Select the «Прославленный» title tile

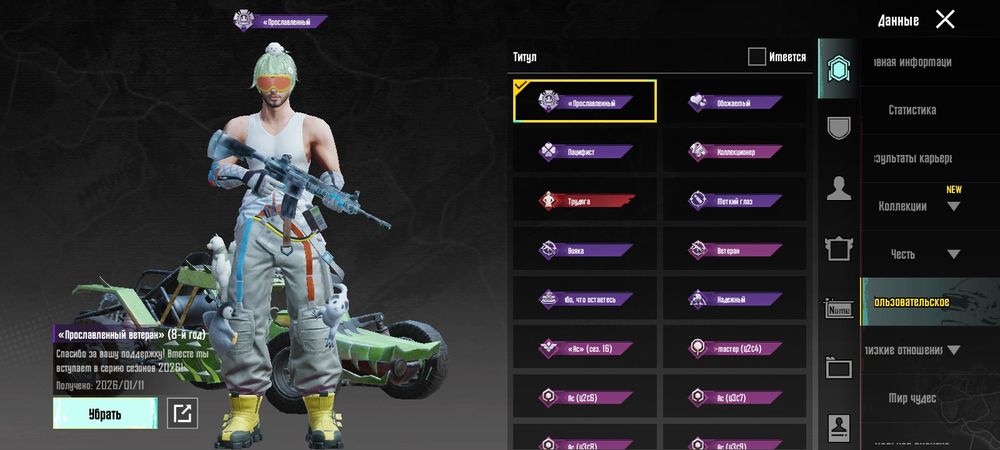point(585,102)
